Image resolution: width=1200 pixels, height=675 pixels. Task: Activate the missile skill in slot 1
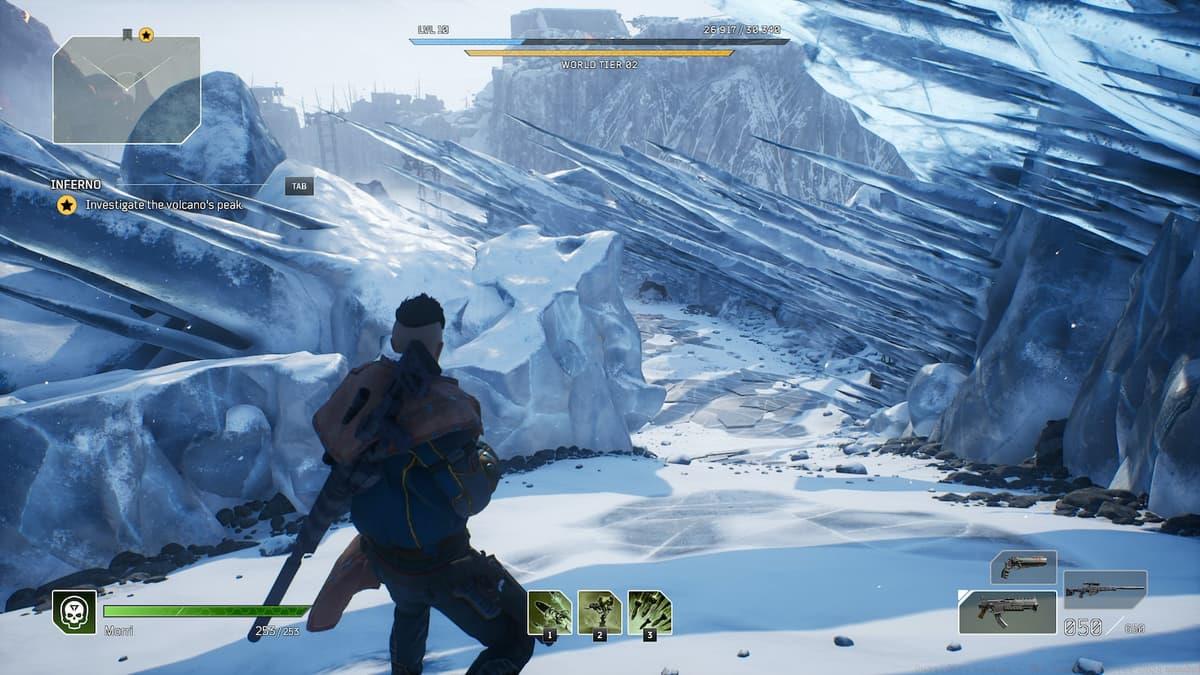(x=549, y=611)
